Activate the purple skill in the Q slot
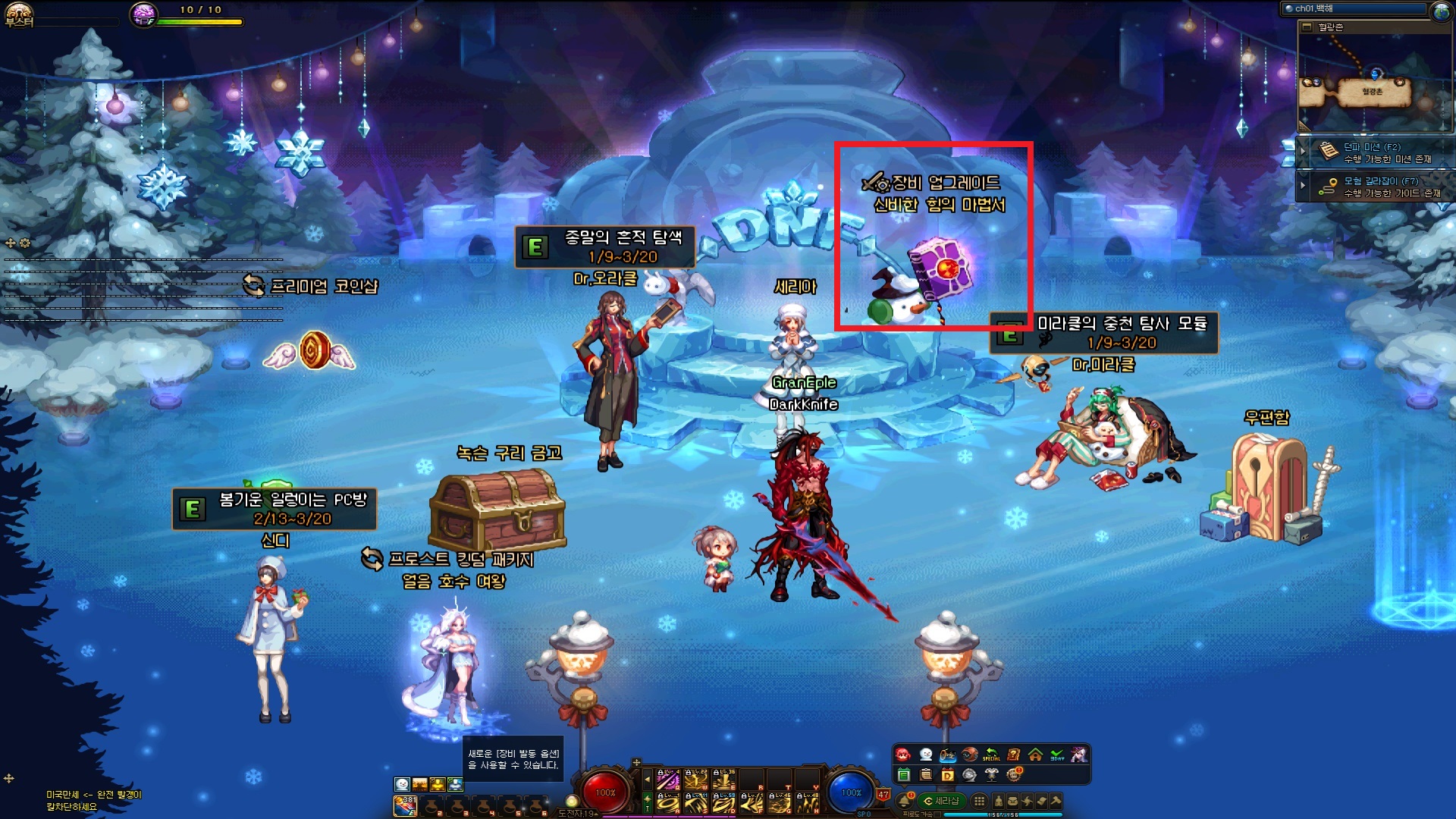This screenshot has width=1456, height=819. pyautogui.click(x=667, y=780)
